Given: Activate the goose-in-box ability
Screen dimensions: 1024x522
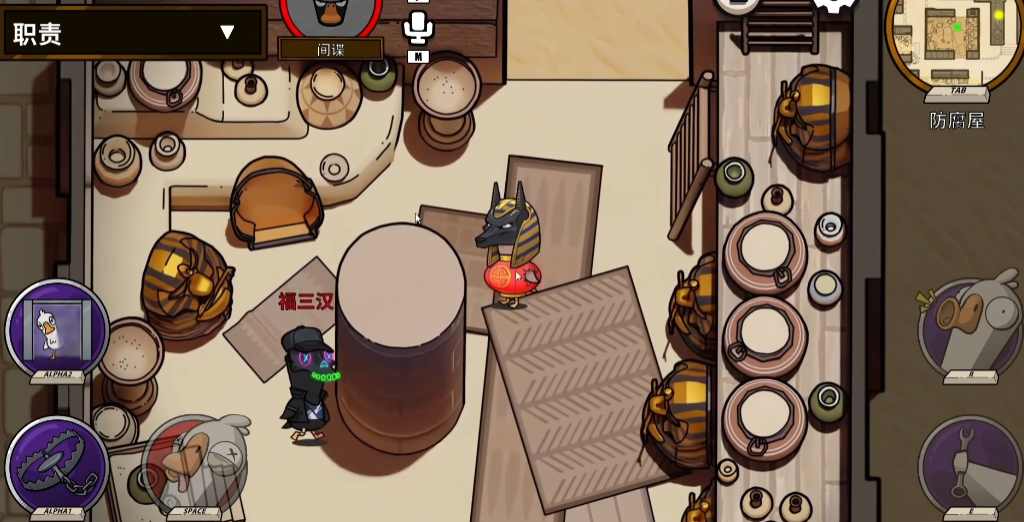Looking at the screenshot, I should 57,328.
